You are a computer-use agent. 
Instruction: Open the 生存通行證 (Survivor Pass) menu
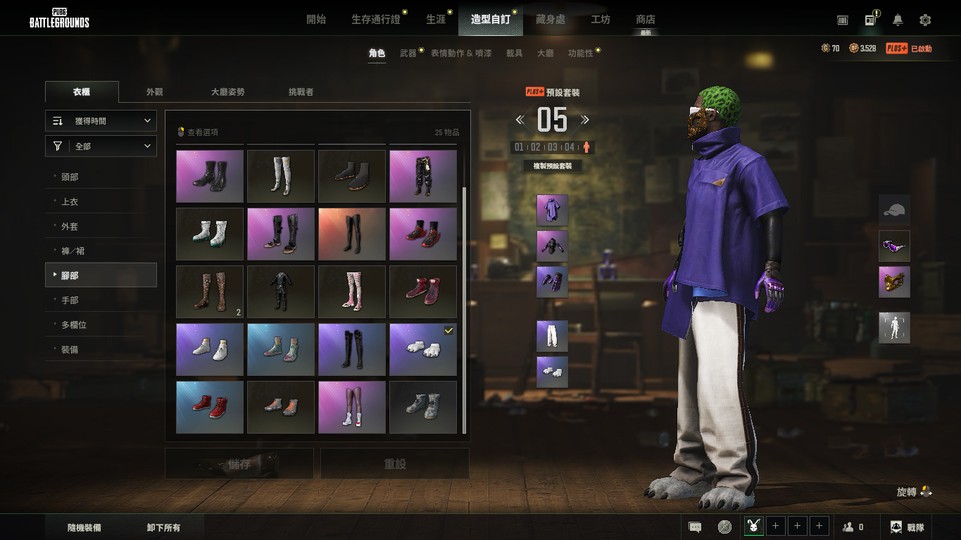(x=376, y=19)
